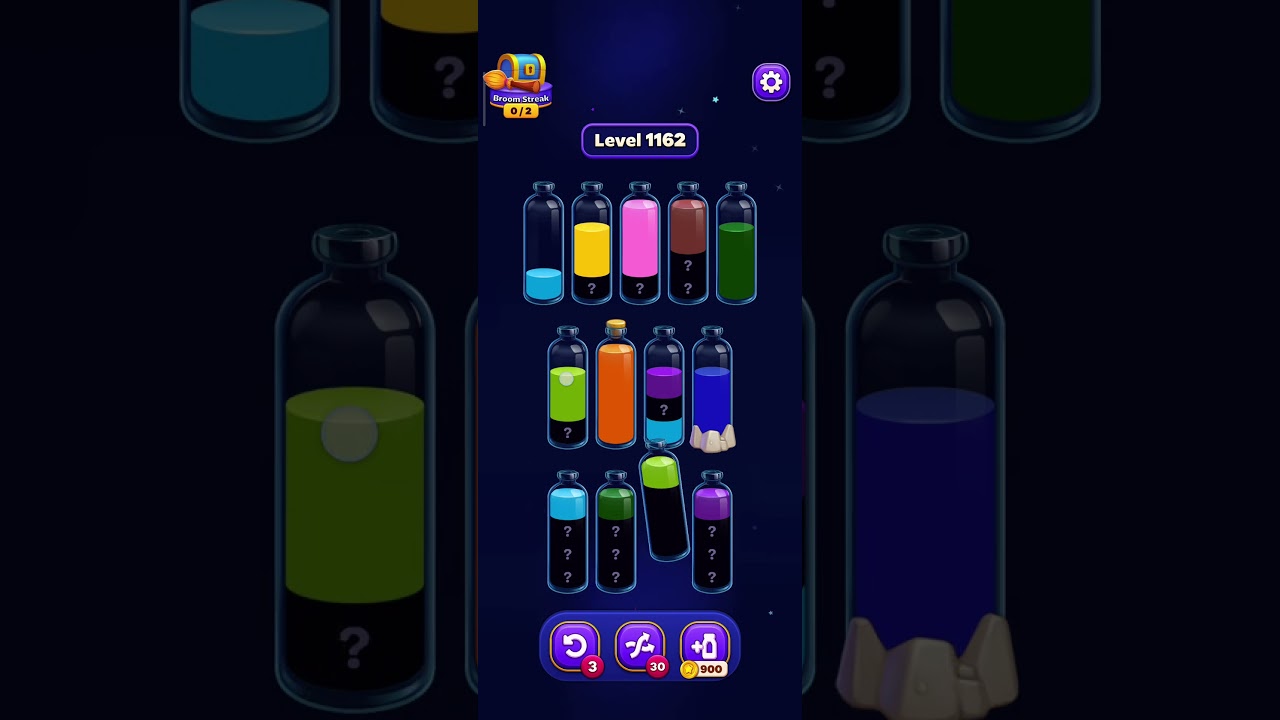Tap the padlock icon on the treasure chest
The image size is (1280, 720).
[529, 69]
